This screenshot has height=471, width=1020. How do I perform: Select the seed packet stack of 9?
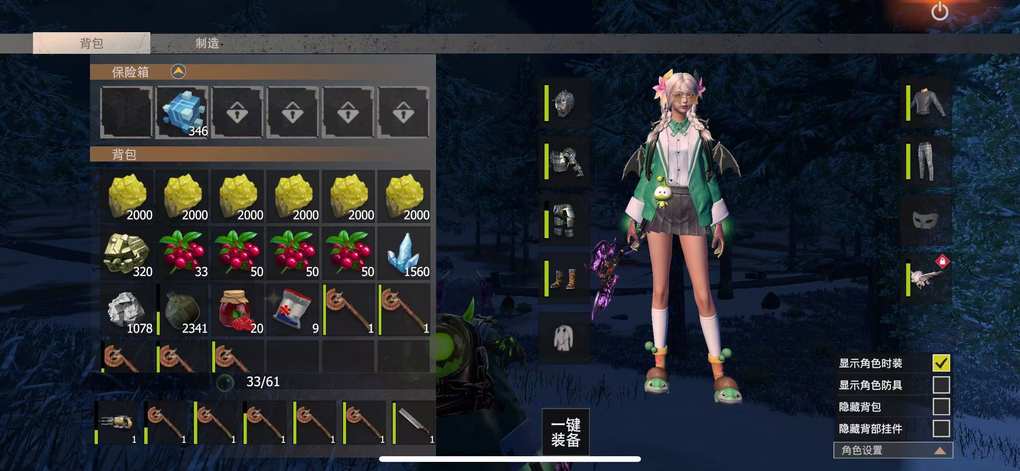[293, 307]
